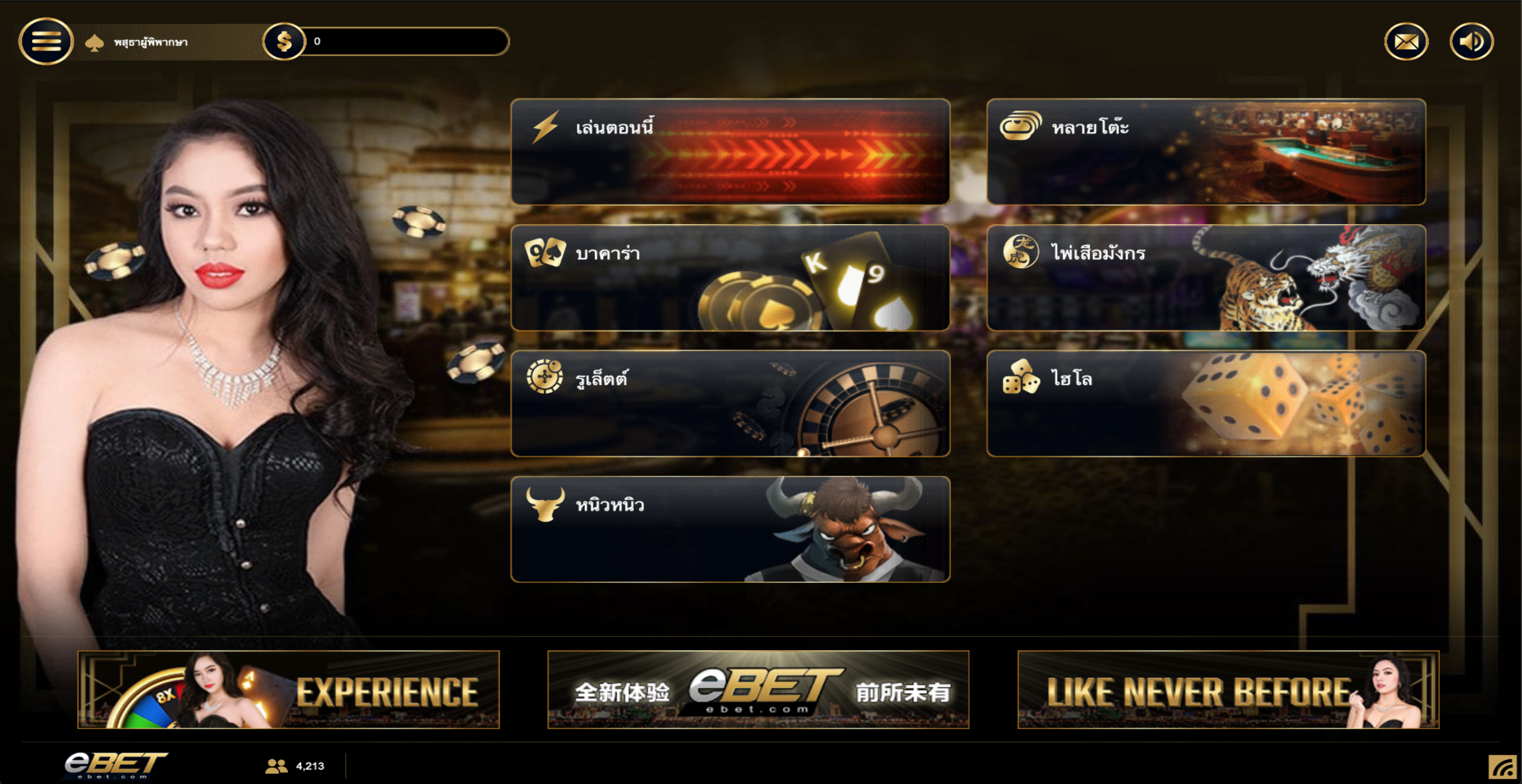Open the central eBET Chinese banner

(758, 689)
